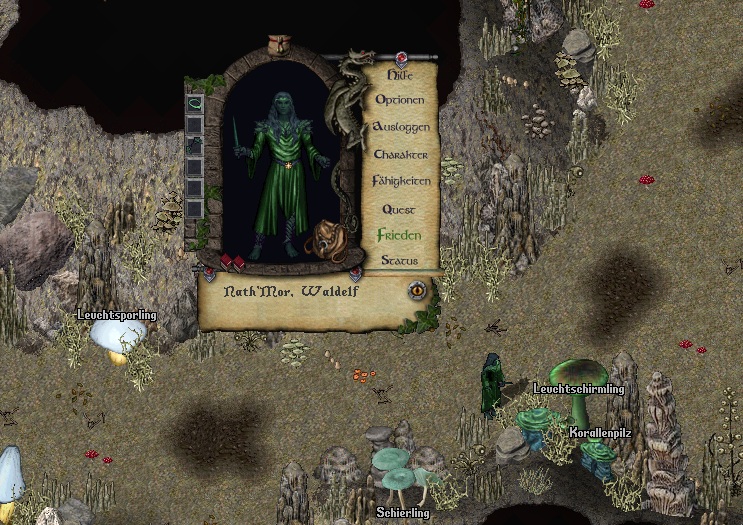Open the Optionen settings
Image resolution: width=743 pixels, height=525 pixels.
pyautogui.click(x=400, y=100)
